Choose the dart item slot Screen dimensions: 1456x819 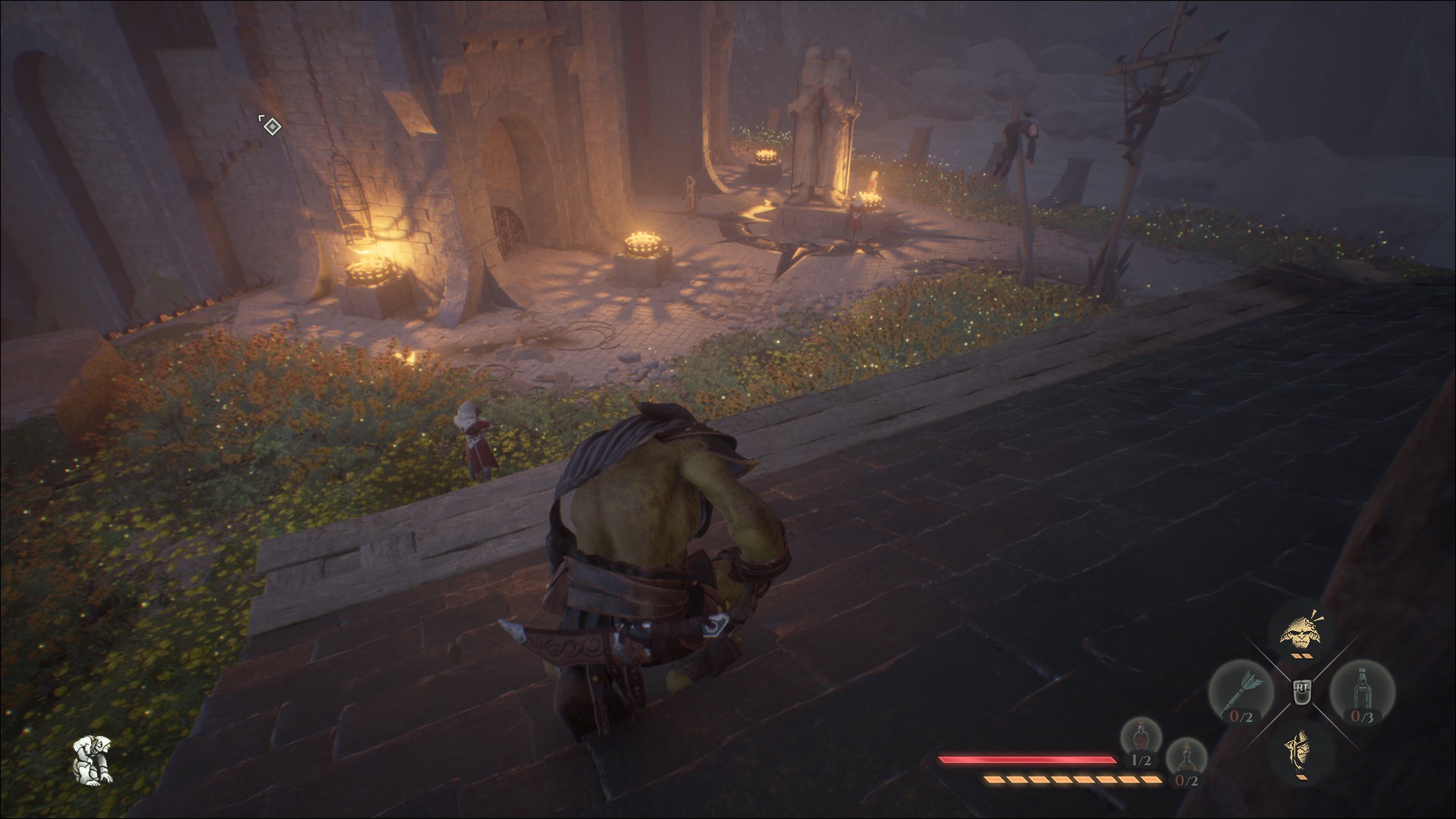point(1241,691)
